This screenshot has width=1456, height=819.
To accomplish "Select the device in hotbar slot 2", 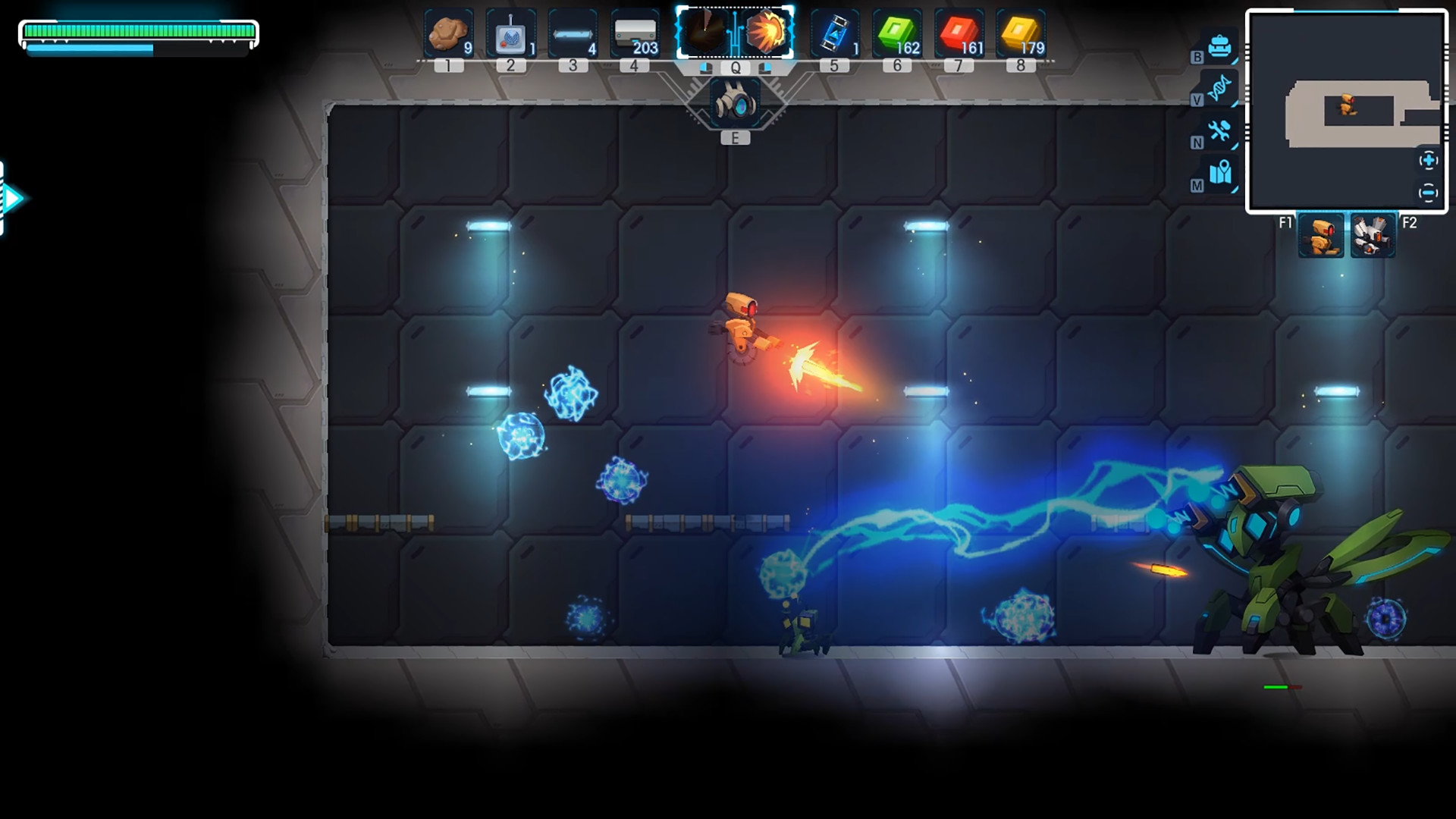I will (x=509, y=32).
